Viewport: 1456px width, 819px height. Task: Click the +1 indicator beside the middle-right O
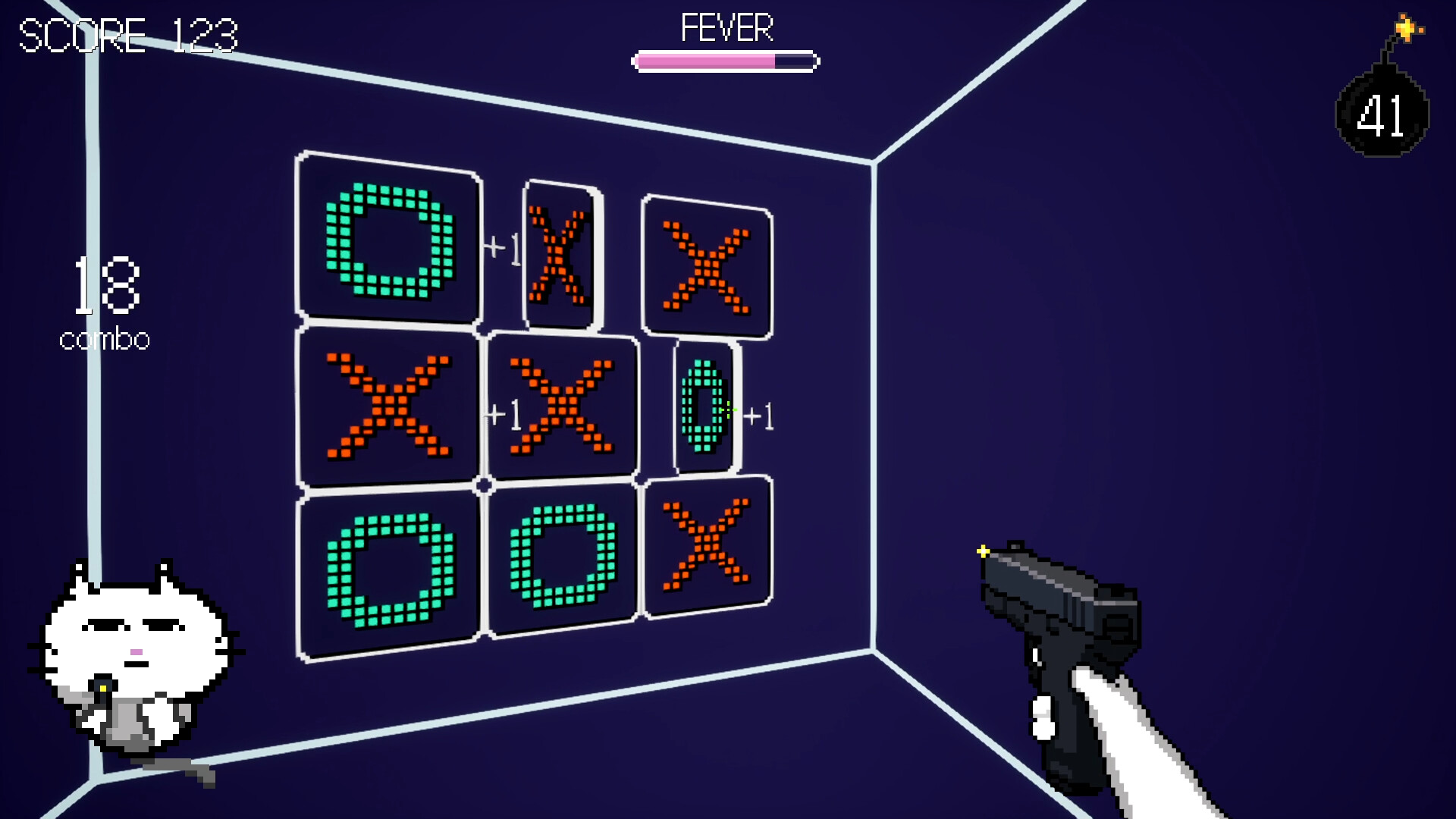pyautogui.click(x=761, y=416)
